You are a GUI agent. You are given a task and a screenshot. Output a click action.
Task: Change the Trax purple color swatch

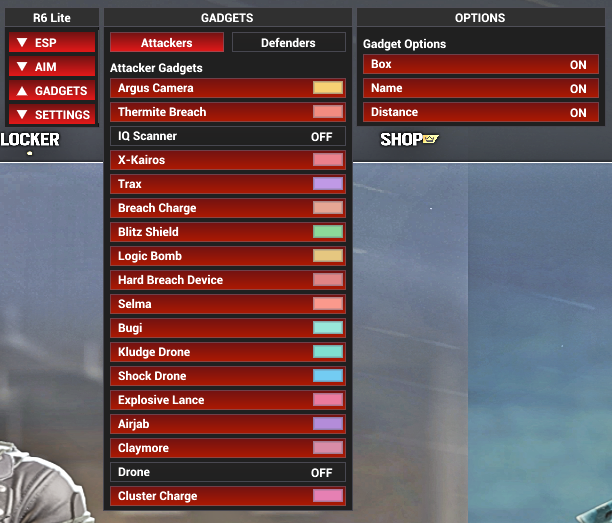tap(328, 184)
